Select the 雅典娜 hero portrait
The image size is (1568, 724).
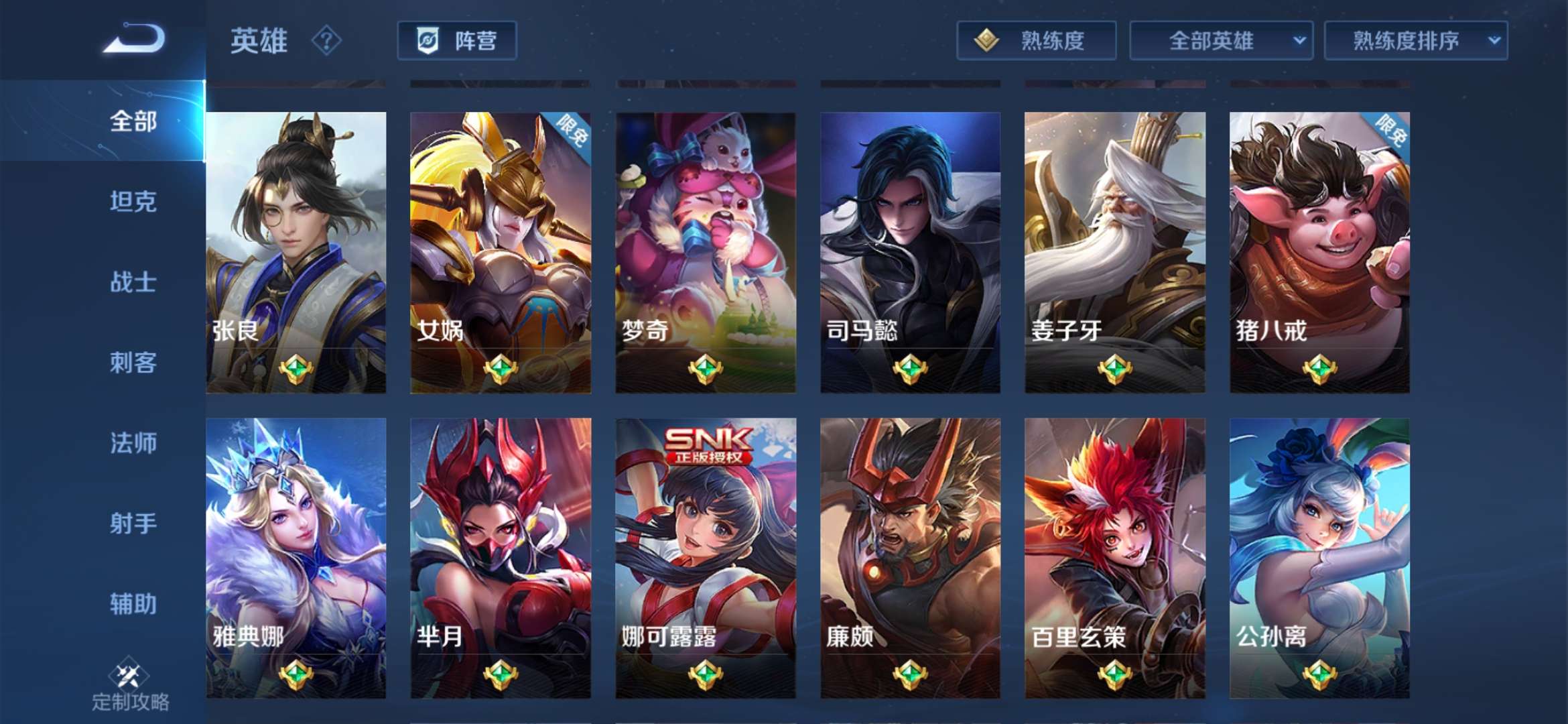297,536
